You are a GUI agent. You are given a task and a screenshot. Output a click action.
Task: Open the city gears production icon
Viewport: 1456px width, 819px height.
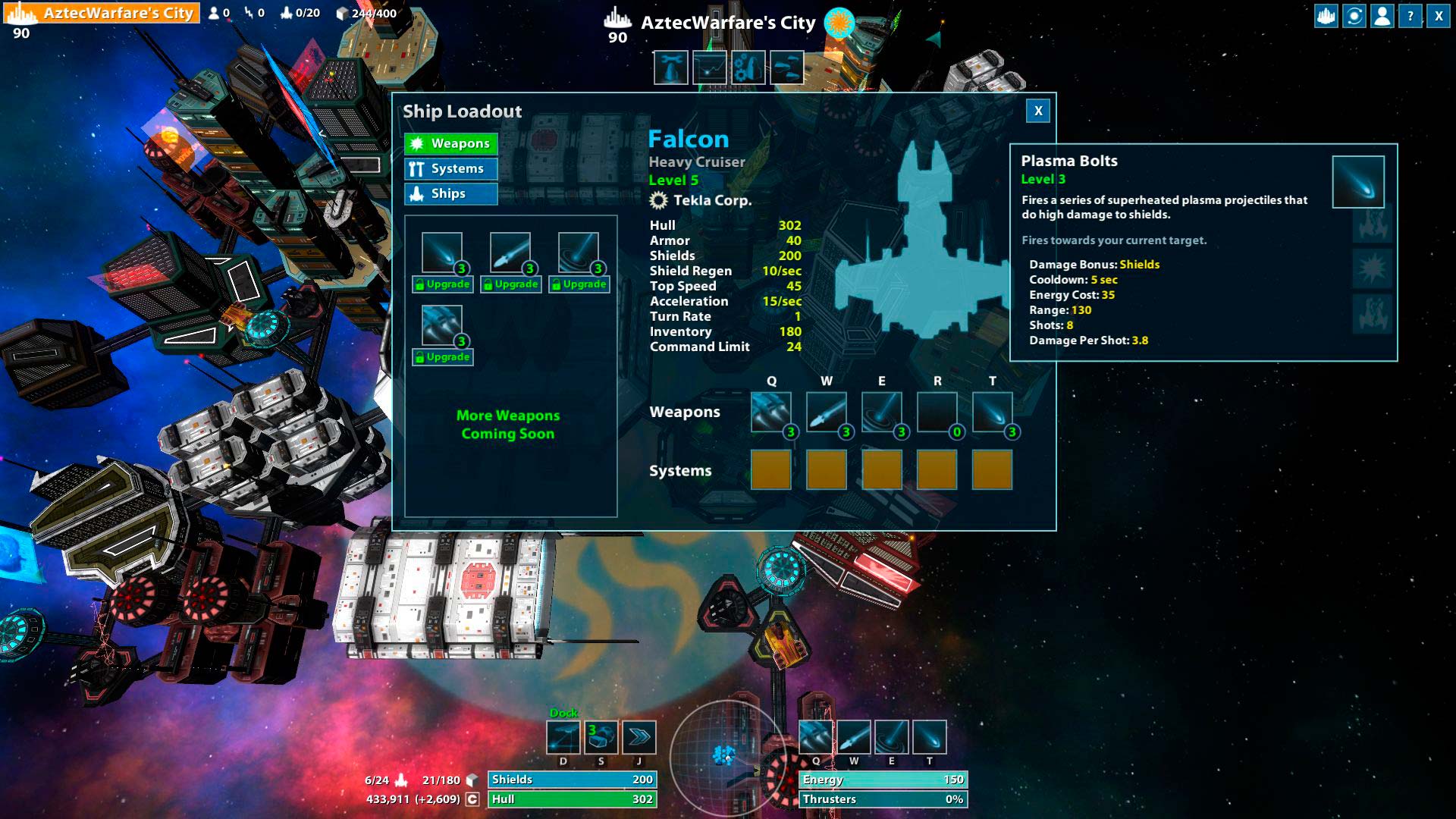pos(748,68)
